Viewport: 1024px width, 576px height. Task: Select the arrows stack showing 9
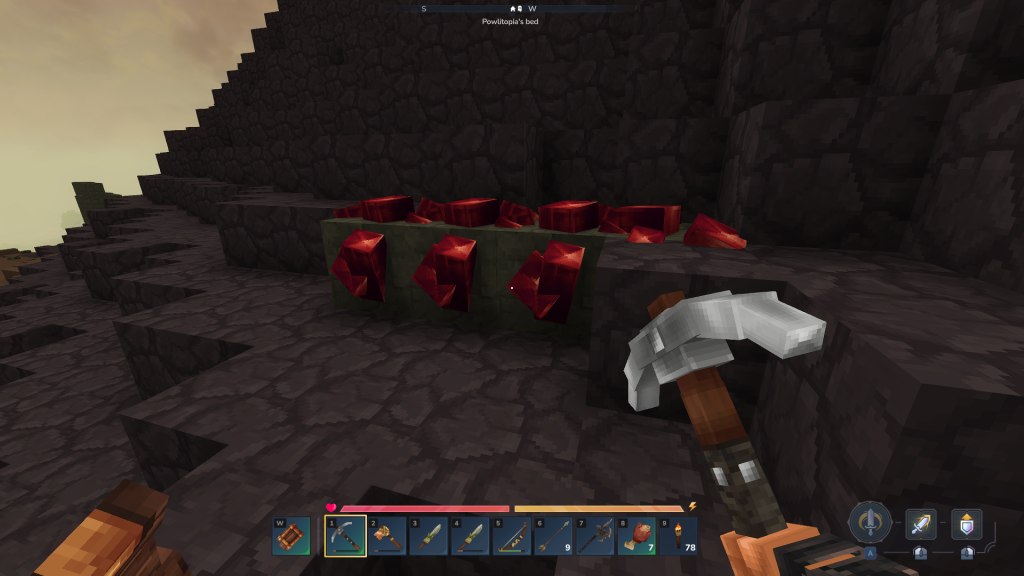point(553,536)
